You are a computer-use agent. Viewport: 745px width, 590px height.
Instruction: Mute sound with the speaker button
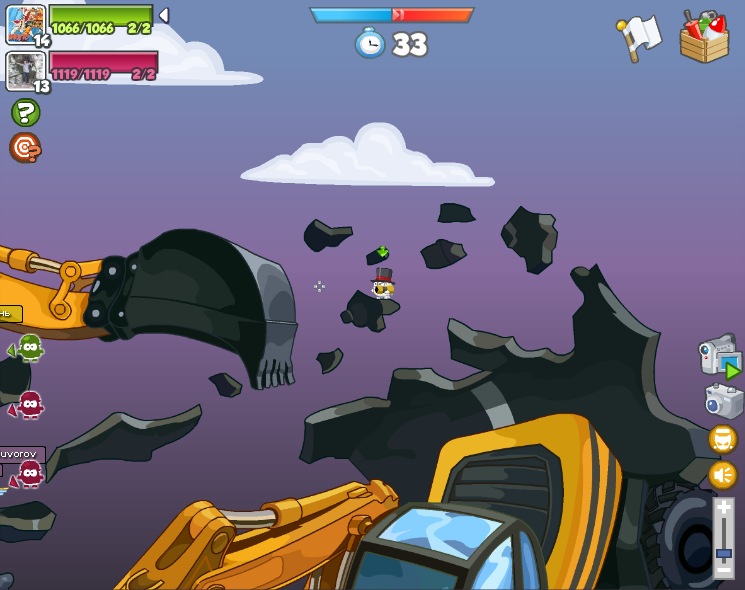(x=722, y=474)
